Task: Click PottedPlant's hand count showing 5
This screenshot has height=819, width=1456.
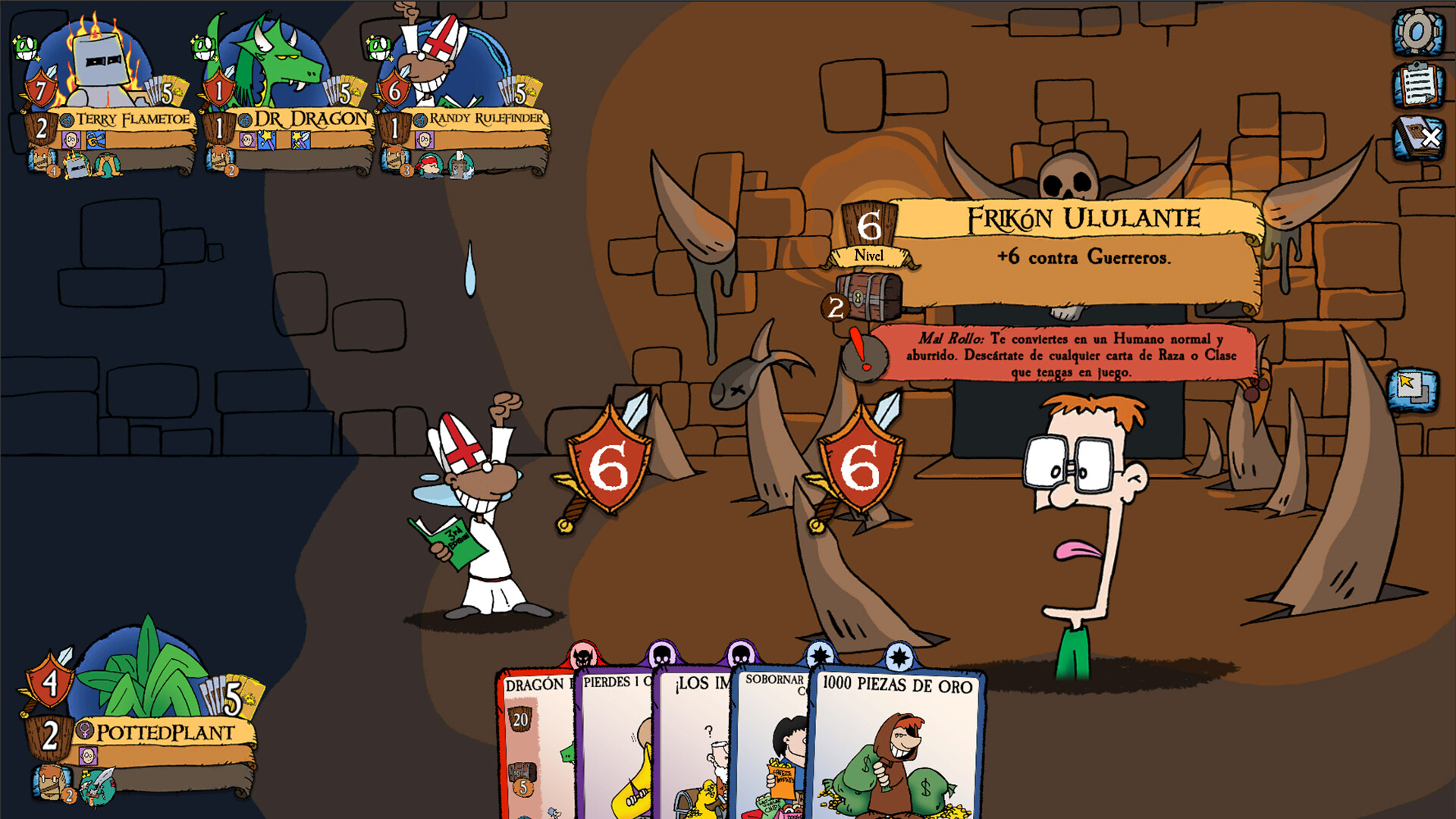Action: pos(233,699)
